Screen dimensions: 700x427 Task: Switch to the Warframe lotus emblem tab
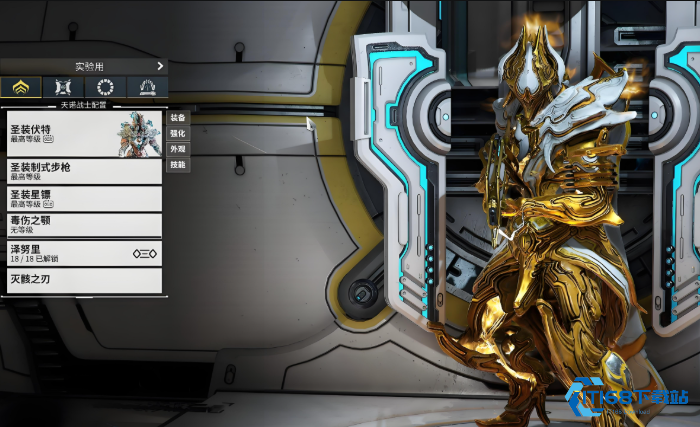pyautogui.click(x=21, y=87)
